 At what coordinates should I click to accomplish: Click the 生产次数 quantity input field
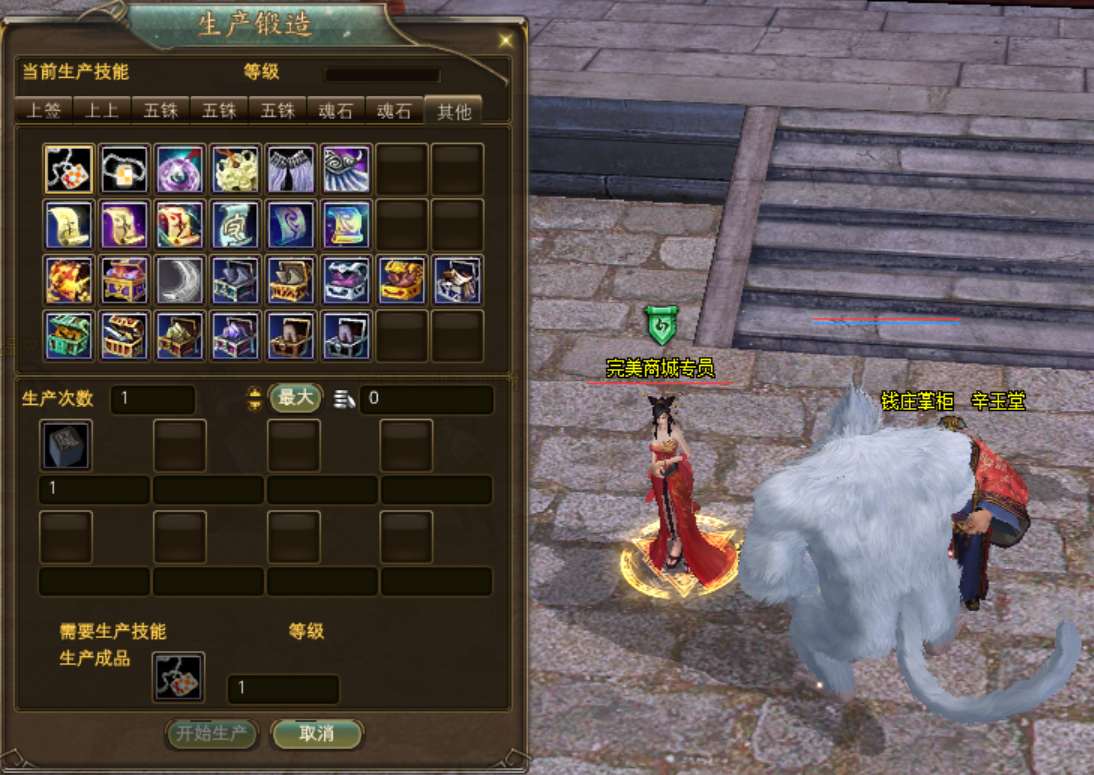tap(152, 399)
